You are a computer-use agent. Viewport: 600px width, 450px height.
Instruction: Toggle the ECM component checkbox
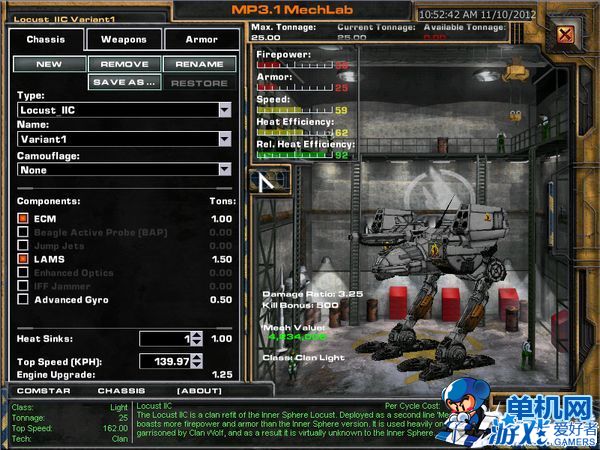pyautogui.click(x=23, y=218)
